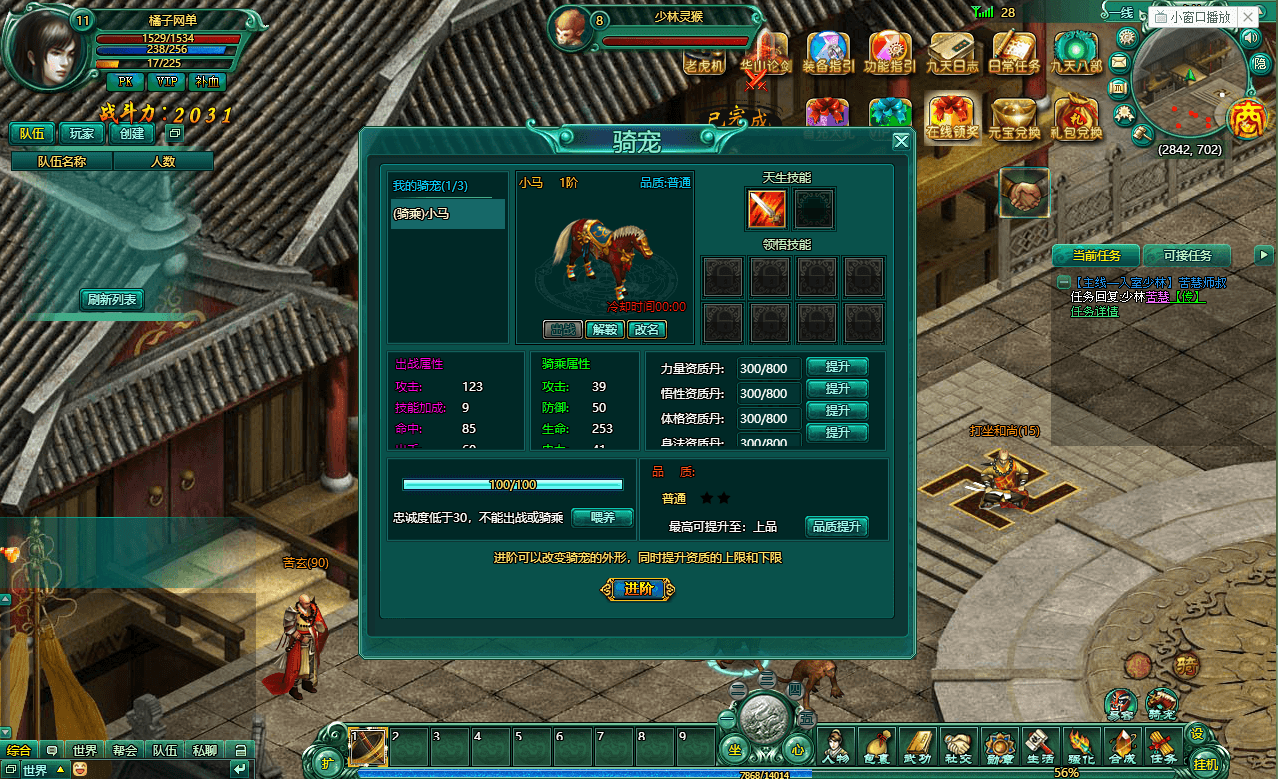Open the 人物 character sheet

[x=834, y=746]
